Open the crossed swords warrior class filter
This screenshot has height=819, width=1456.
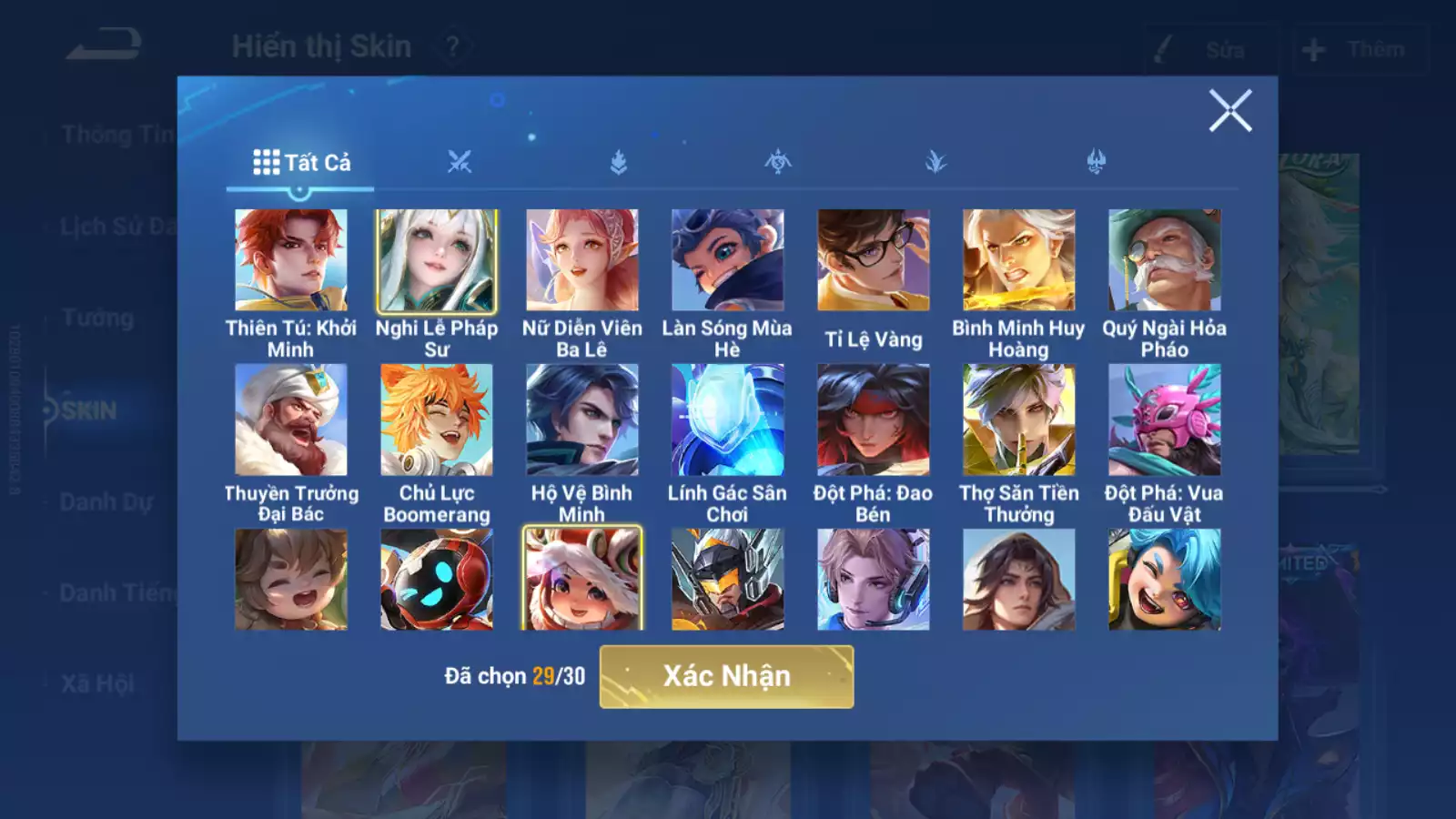click(x=461, y=162)
